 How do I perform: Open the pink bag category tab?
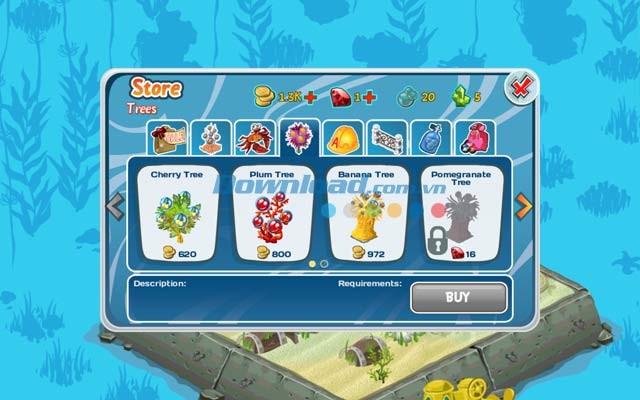474,137
